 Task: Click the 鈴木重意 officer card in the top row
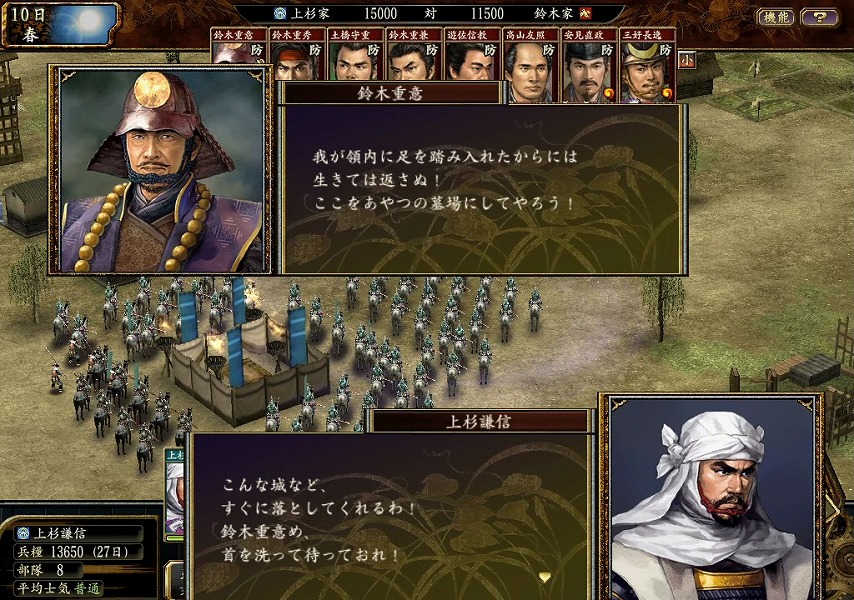click(239, 45)
